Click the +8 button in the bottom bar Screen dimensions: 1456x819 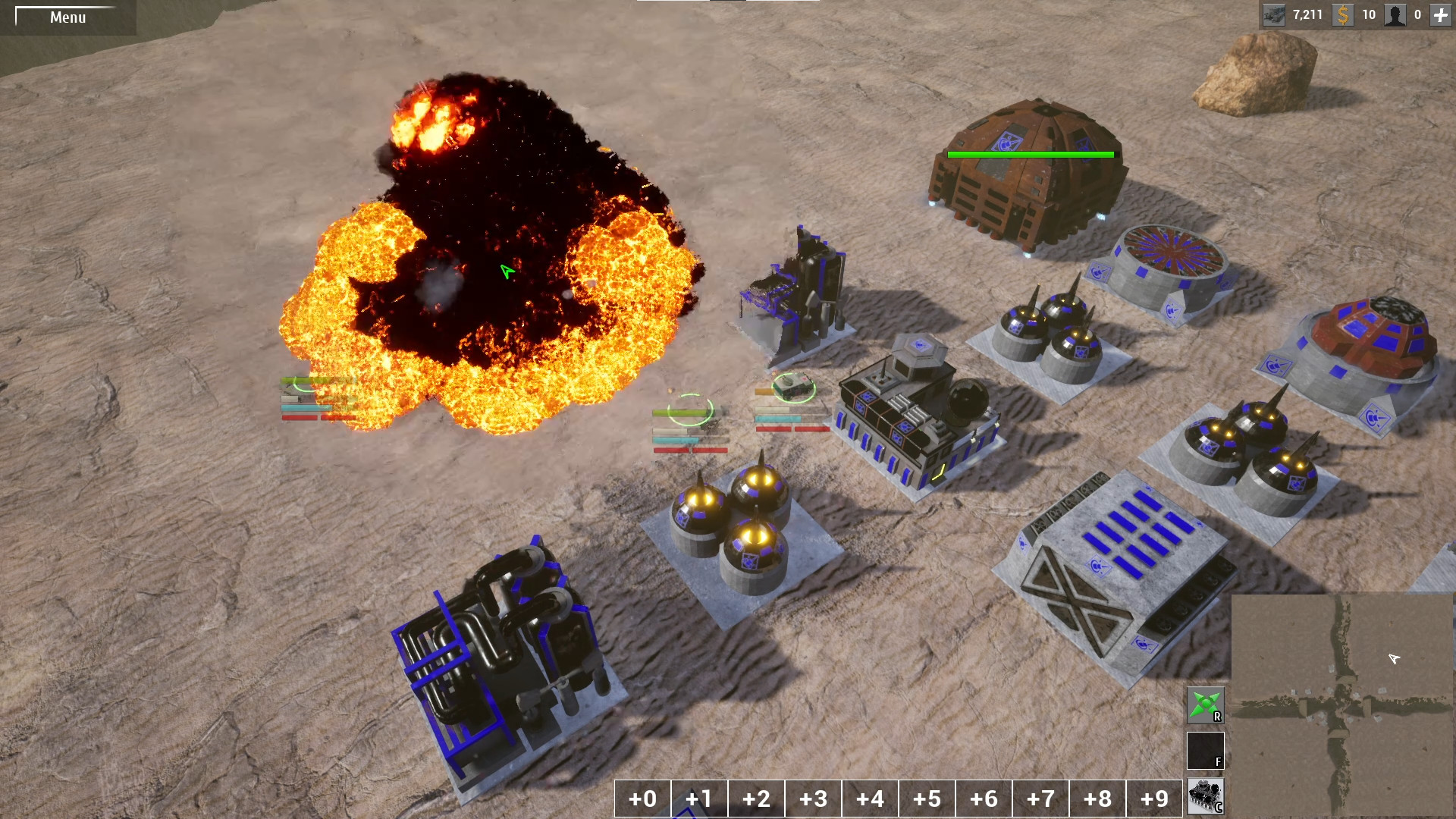[x=1099, y=798]
